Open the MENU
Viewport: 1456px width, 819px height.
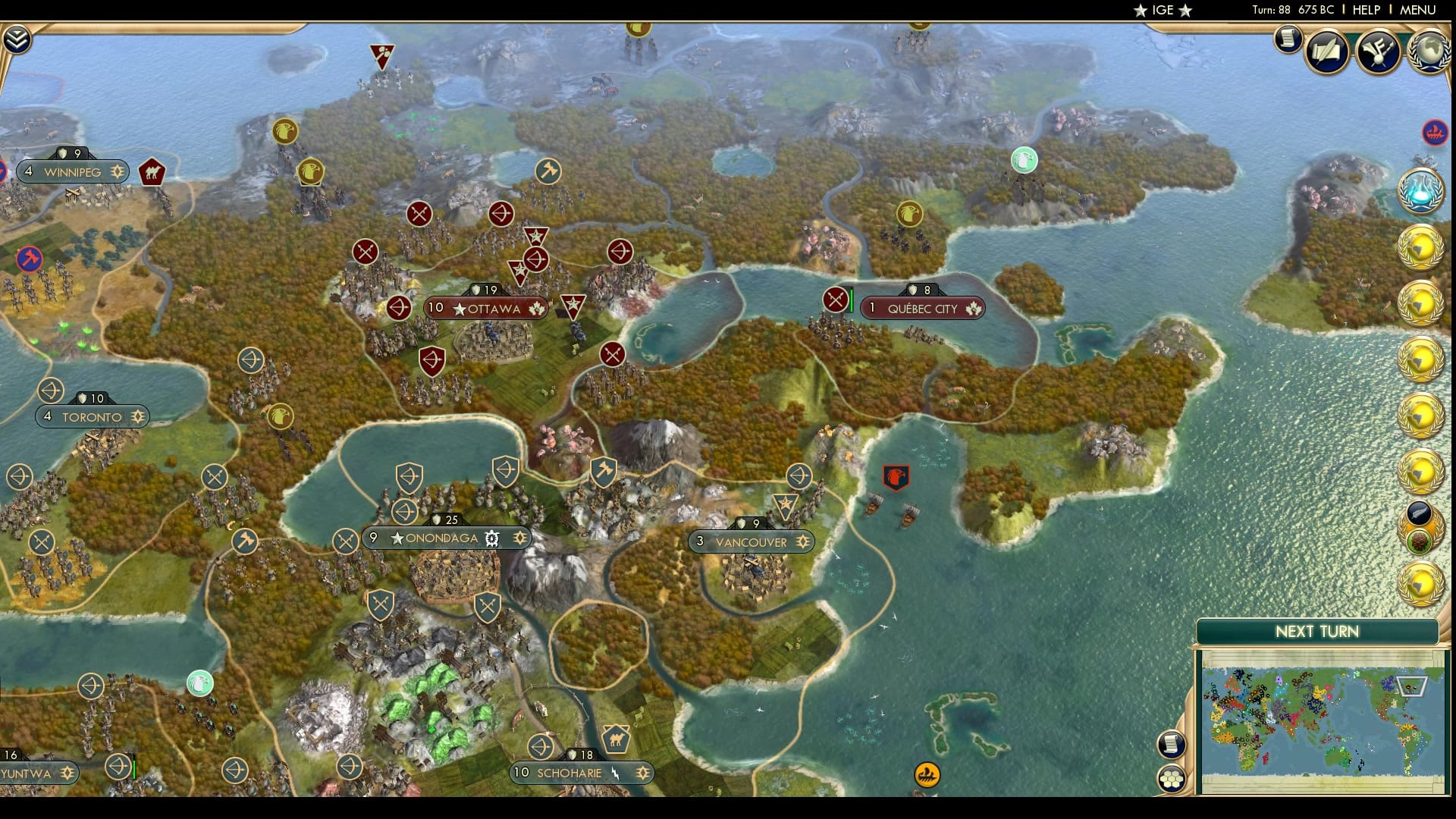click(x=1420, y=11)
